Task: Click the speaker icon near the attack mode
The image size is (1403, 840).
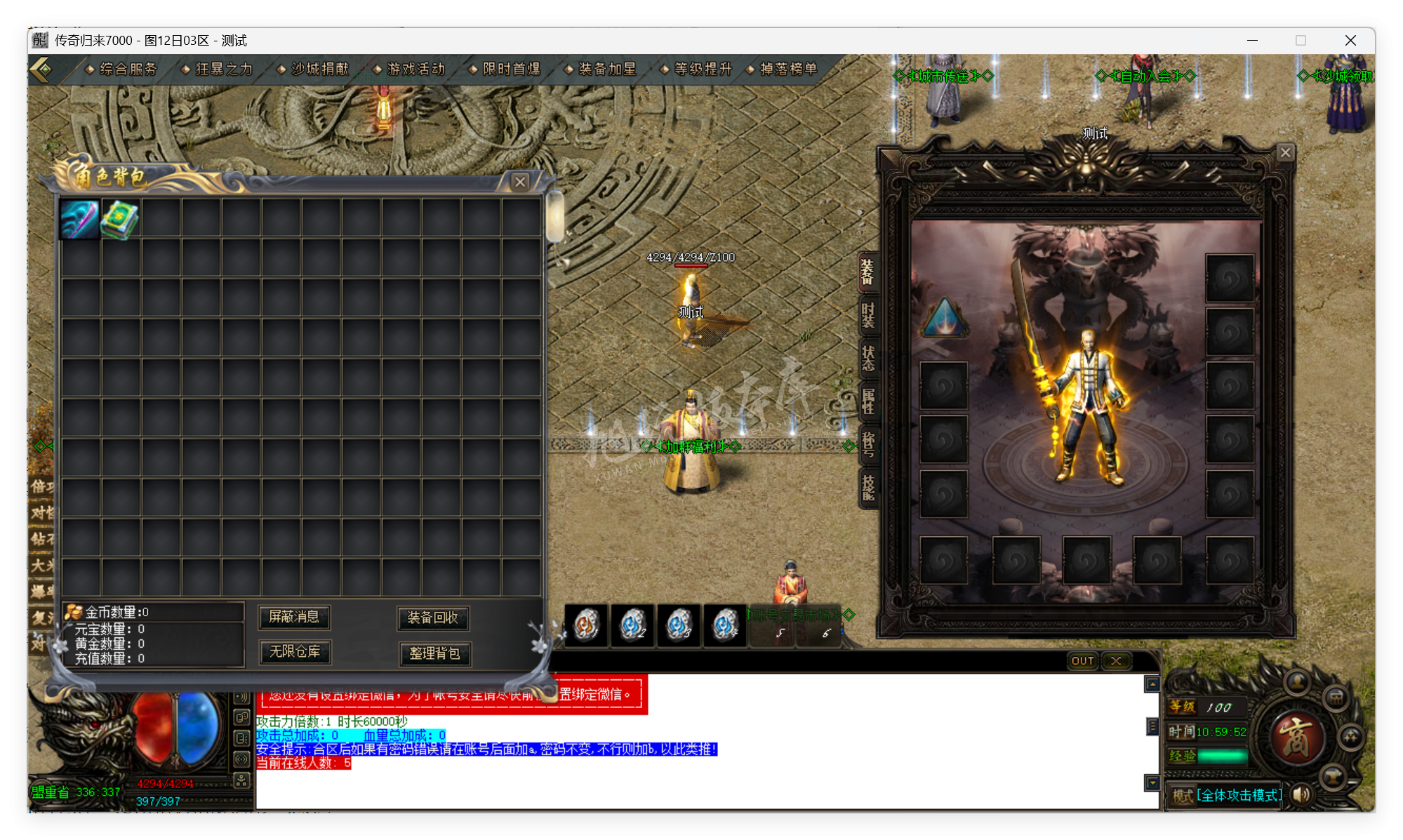Action: (1303, 795)
